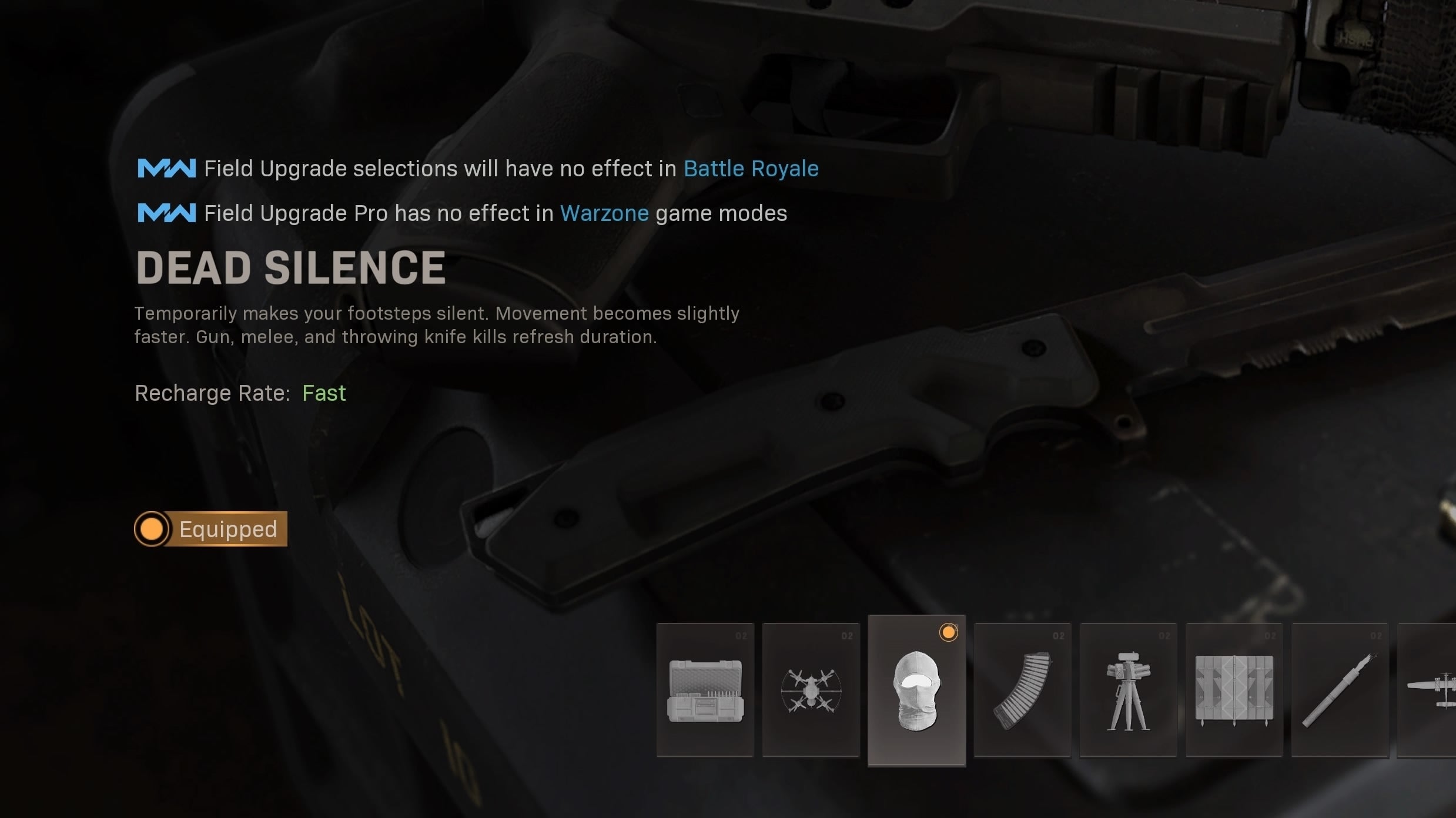Toggle the Equipped indicator for Dead Silence
1456x818 pixels.
coord(210,529)
